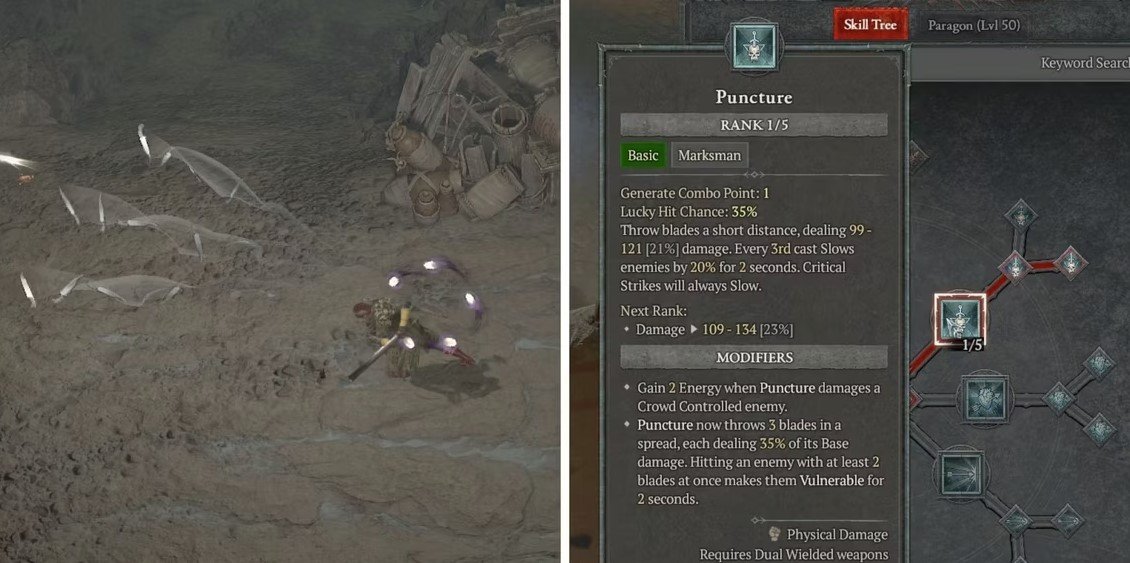Viewport: 1130px width, 563px height.
Task: Select the Puncture skill node ranked 1/5
Action: 960,320
